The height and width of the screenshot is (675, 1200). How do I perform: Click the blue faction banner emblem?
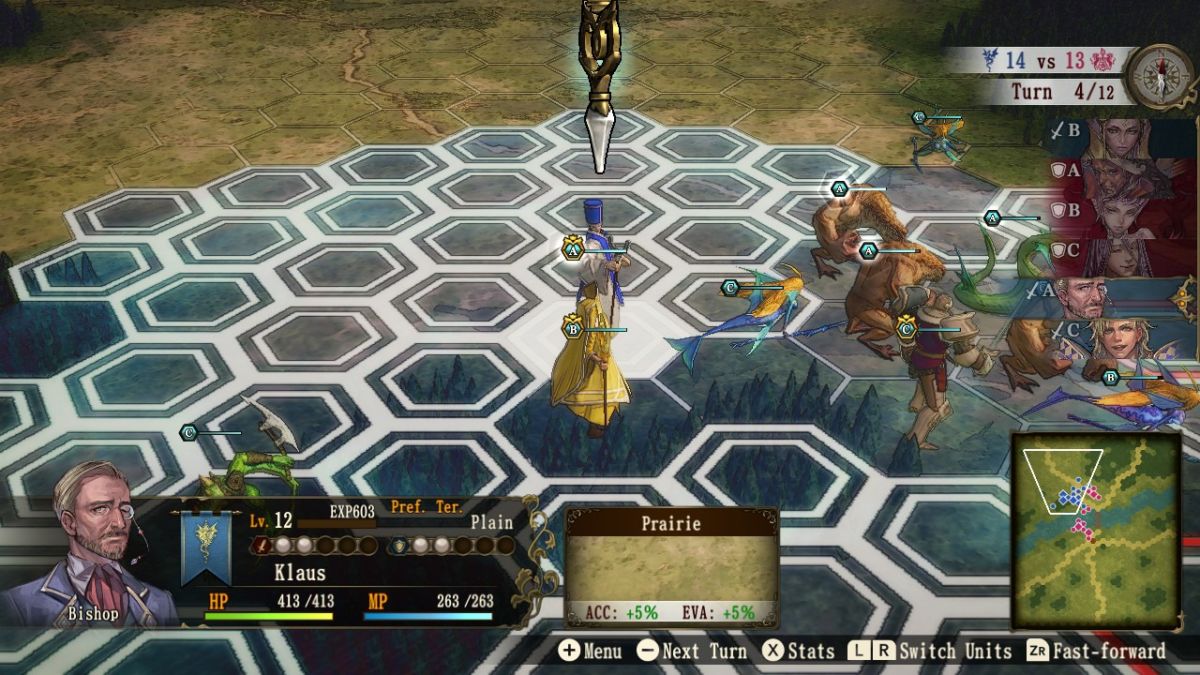(206, 547)
